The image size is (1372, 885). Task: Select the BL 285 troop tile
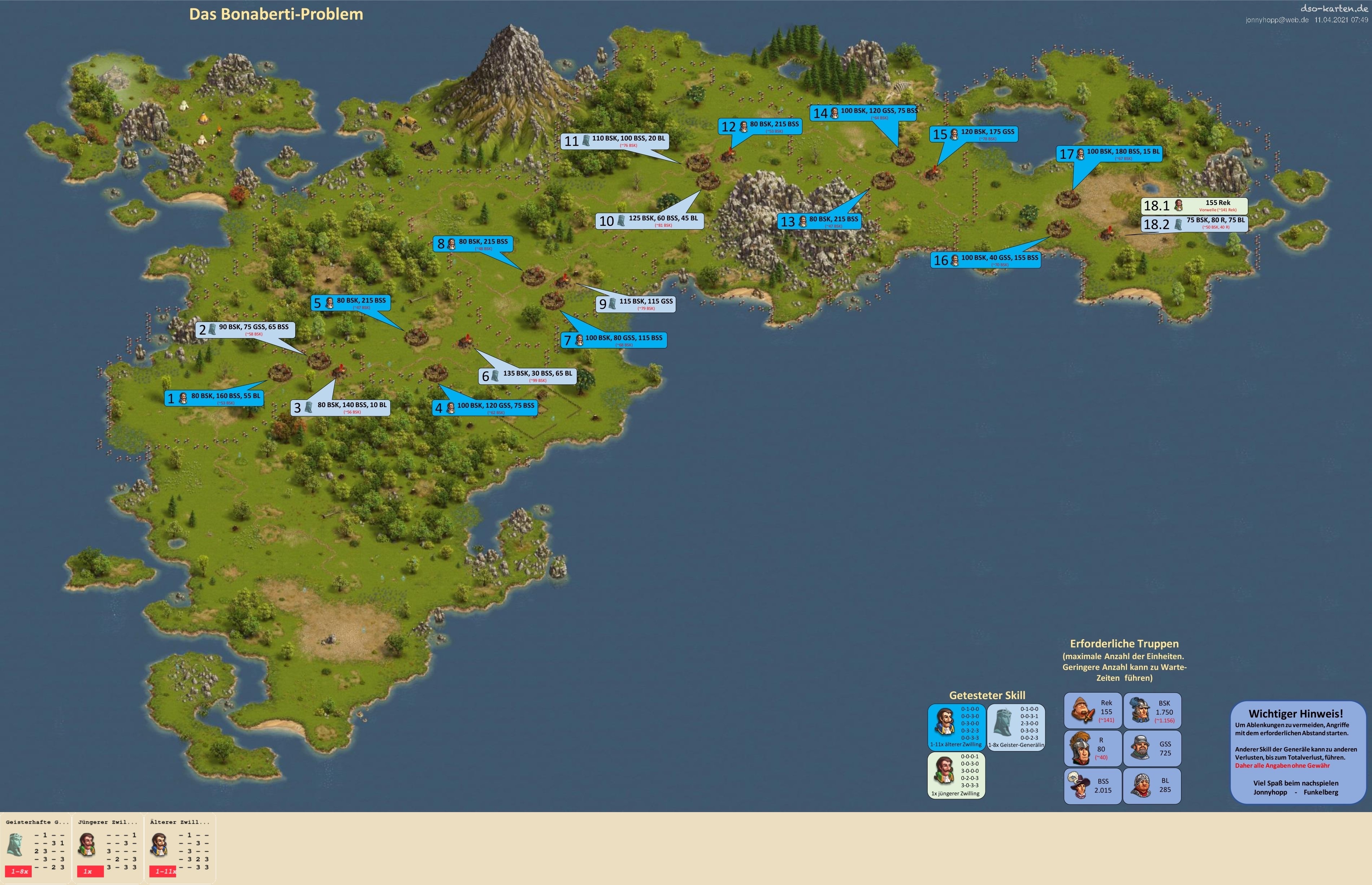pos(1152,786)
